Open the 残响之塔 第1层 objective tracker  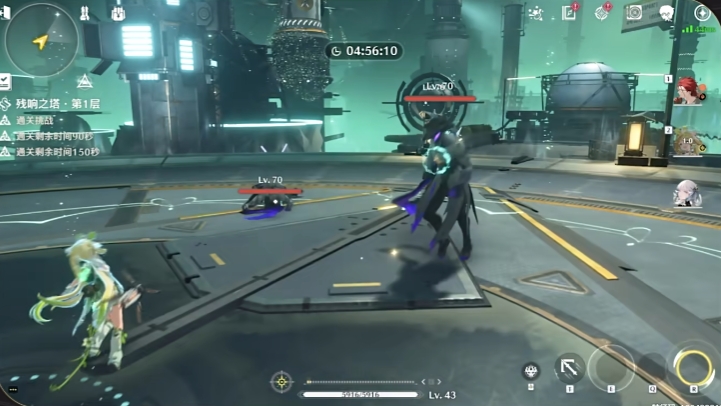click(52, 103)
